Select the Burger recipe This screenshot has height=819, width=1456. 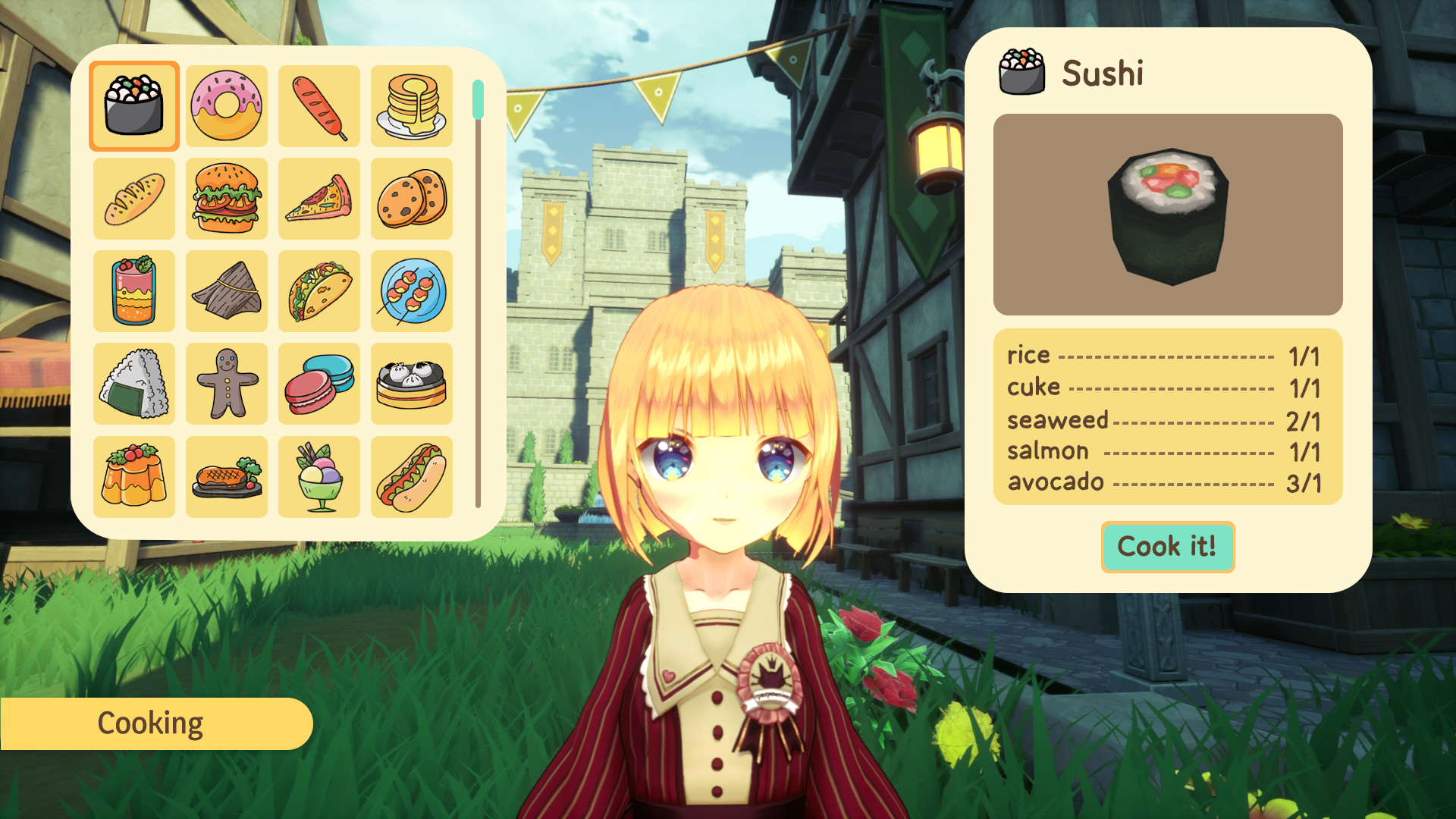[226, 198]
